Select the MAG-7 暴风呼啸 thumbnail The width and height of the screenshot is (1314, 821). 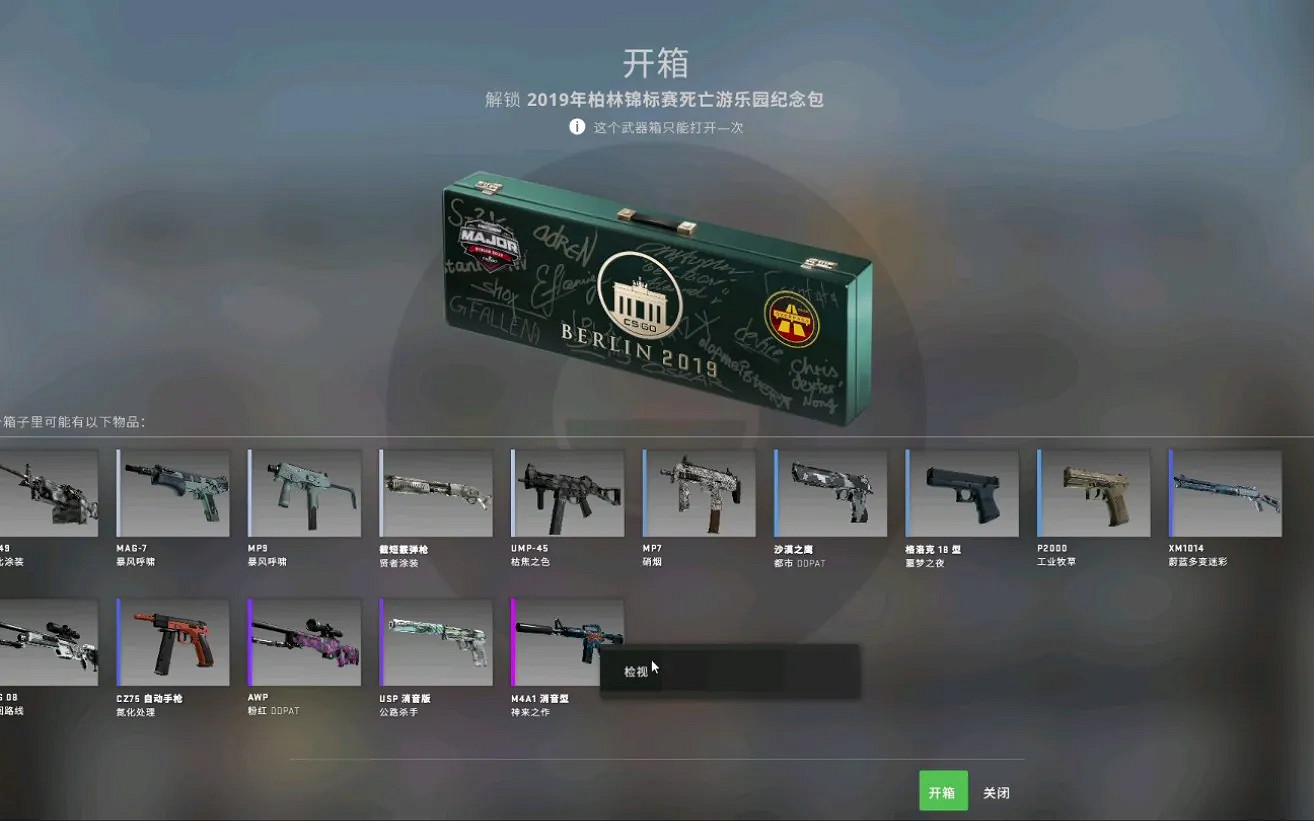(x=172, y=492)
